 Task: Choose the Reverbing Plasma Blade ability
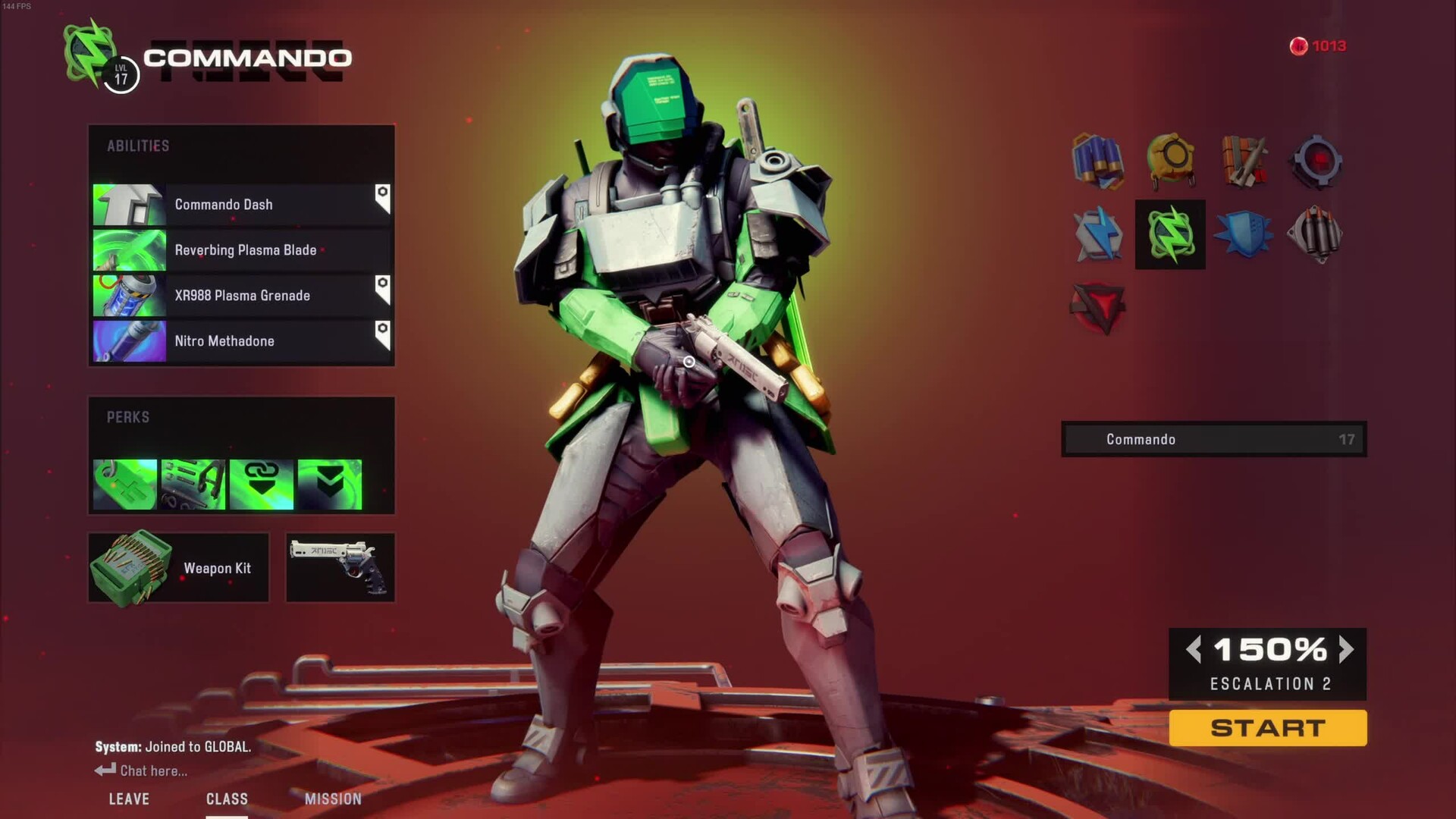pos(241,250)
